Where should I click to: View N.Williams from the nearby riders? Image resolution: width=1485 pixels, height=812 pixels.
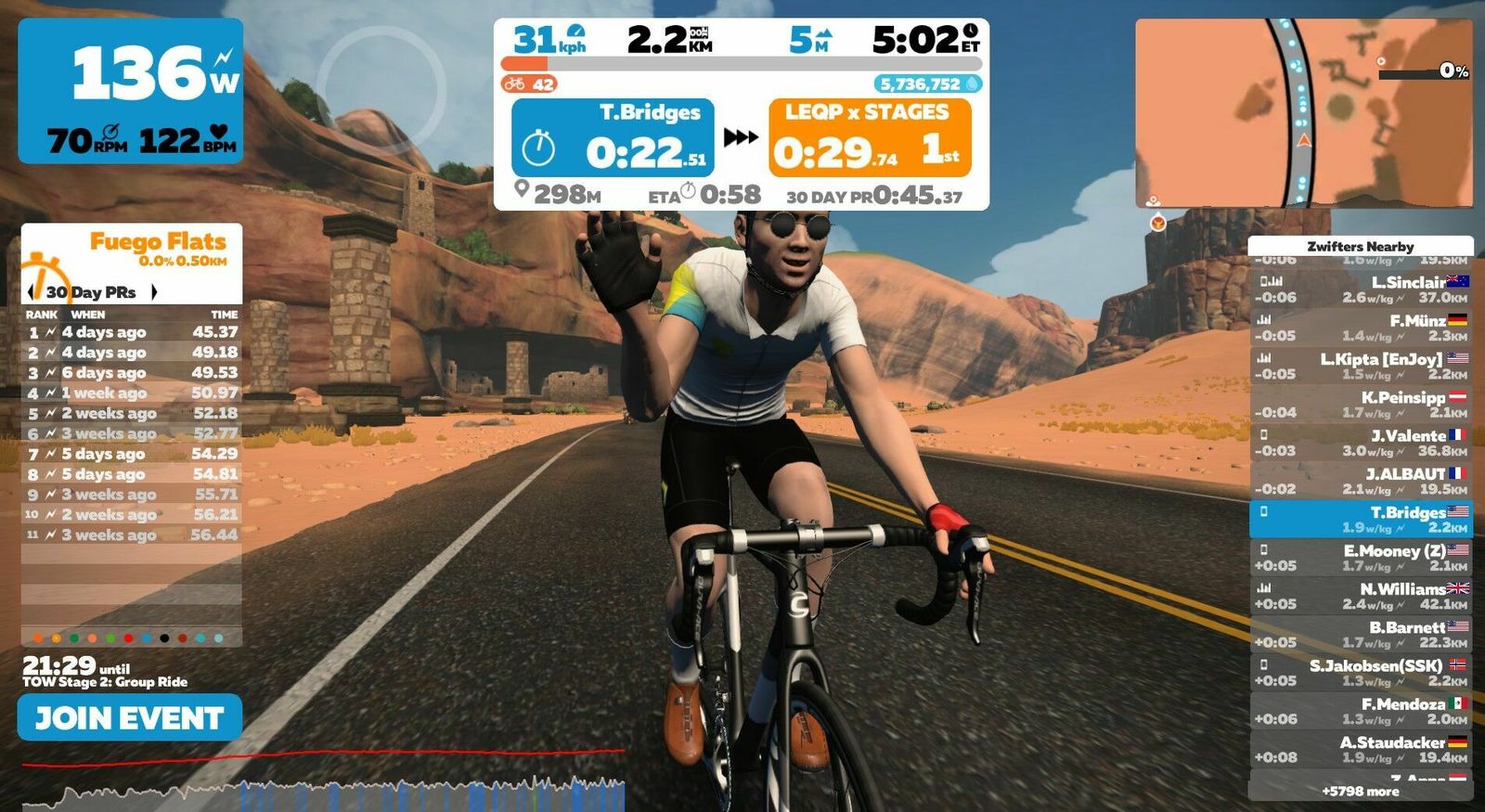(1360, 596)
